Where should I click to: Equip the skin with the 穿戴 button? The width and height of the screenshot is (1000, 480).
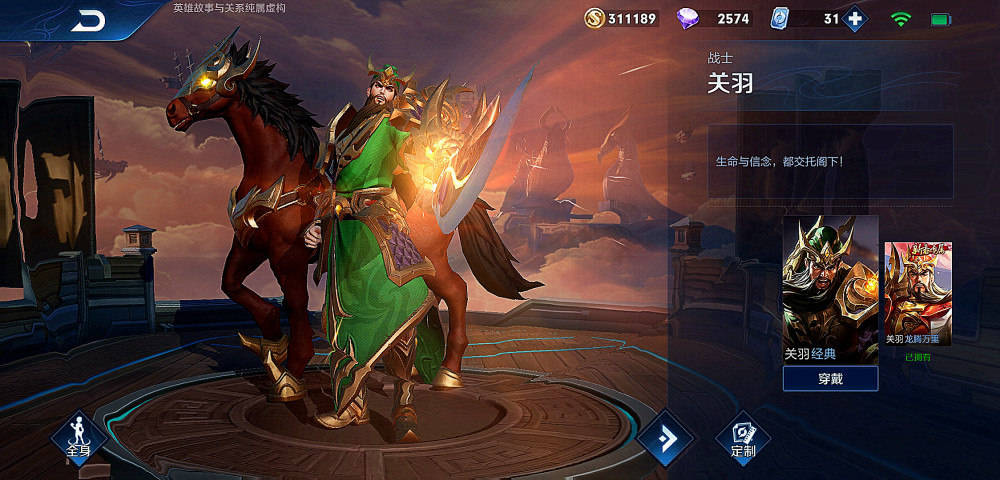pyautogui.click(x=830, y=378)
